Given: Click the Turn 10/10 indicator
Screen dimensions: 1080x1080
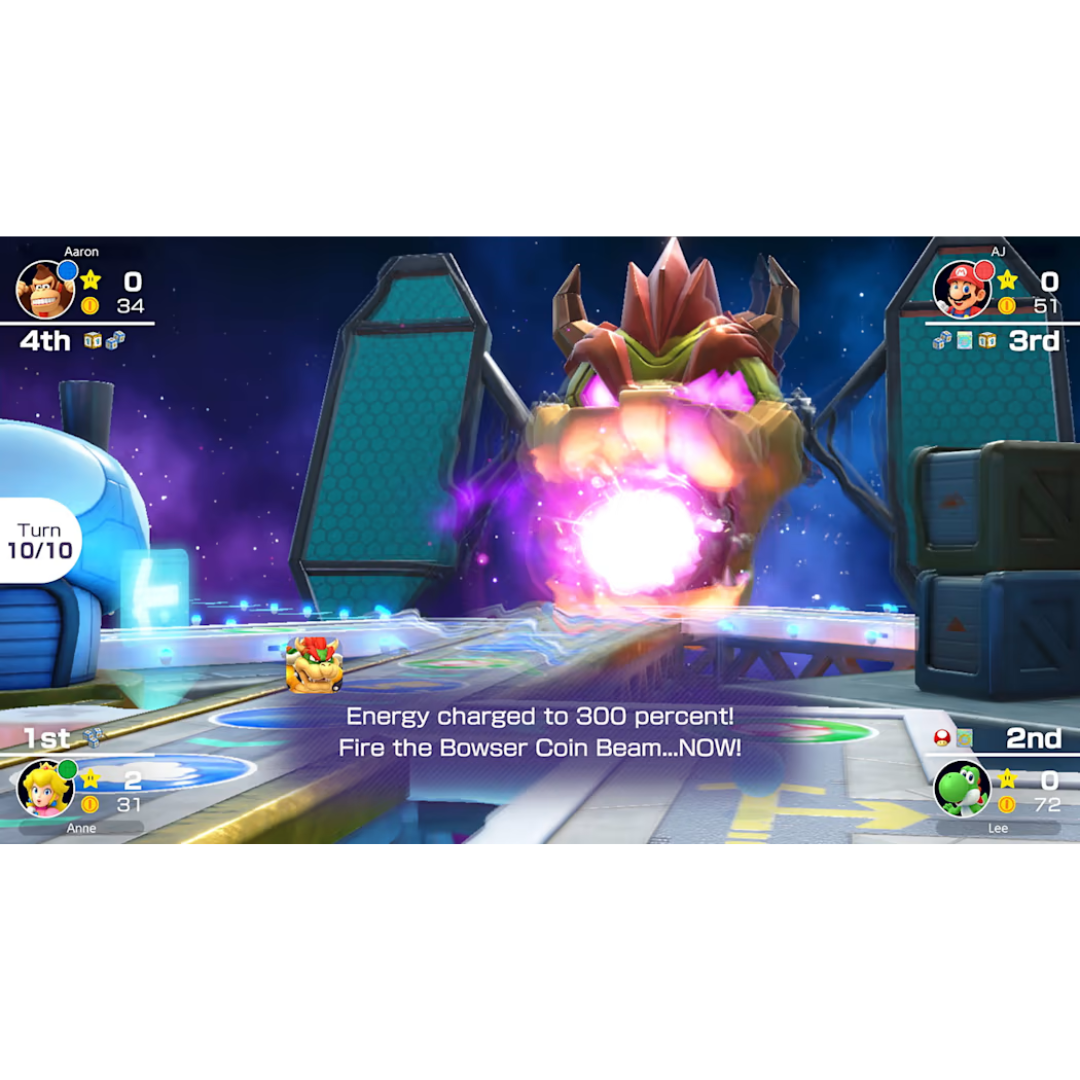Looking at the screenshot, I should (40, 540).
